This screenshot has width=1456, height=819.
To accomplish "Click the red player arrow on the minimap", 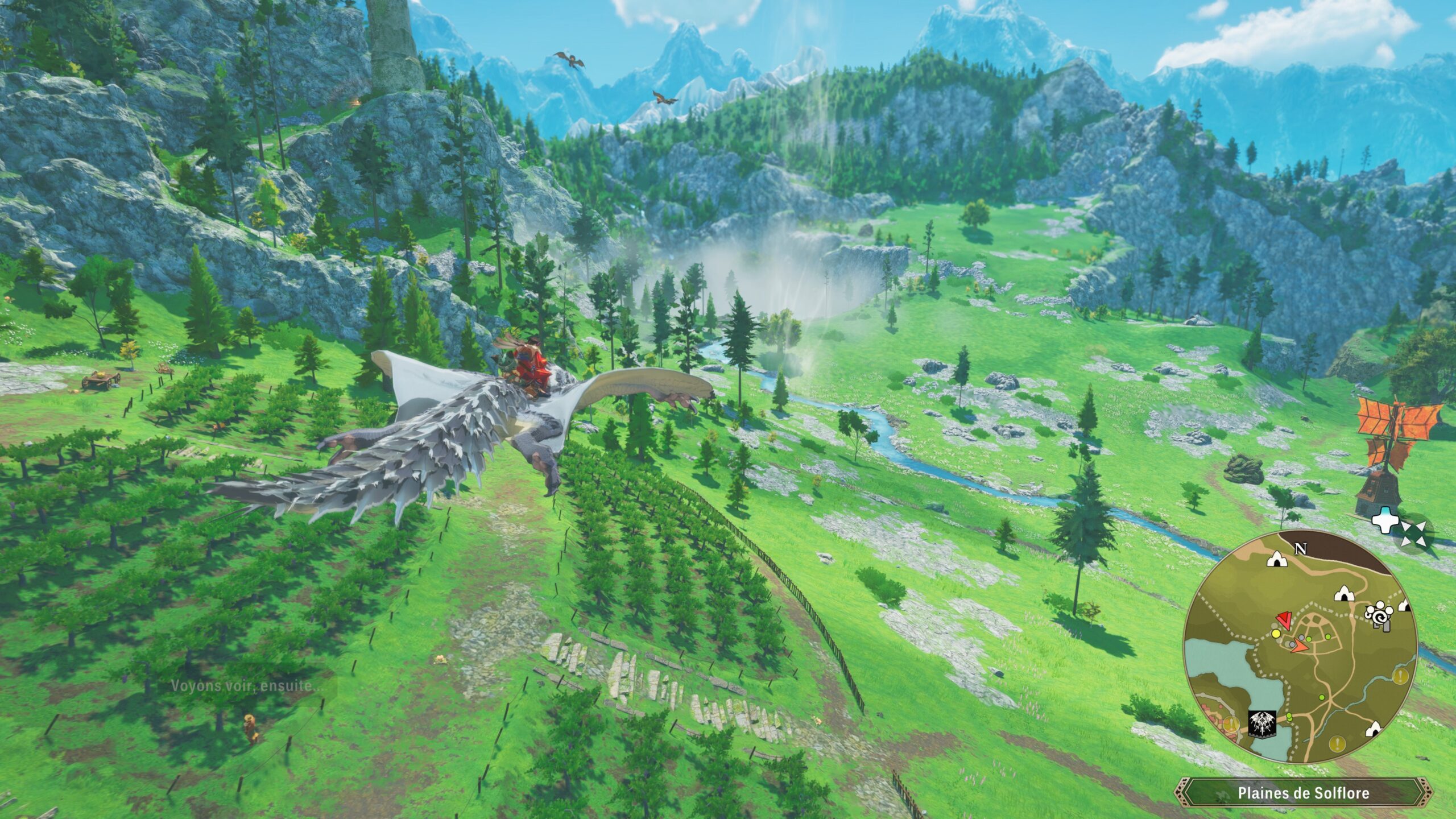I will click(1285, 620).
